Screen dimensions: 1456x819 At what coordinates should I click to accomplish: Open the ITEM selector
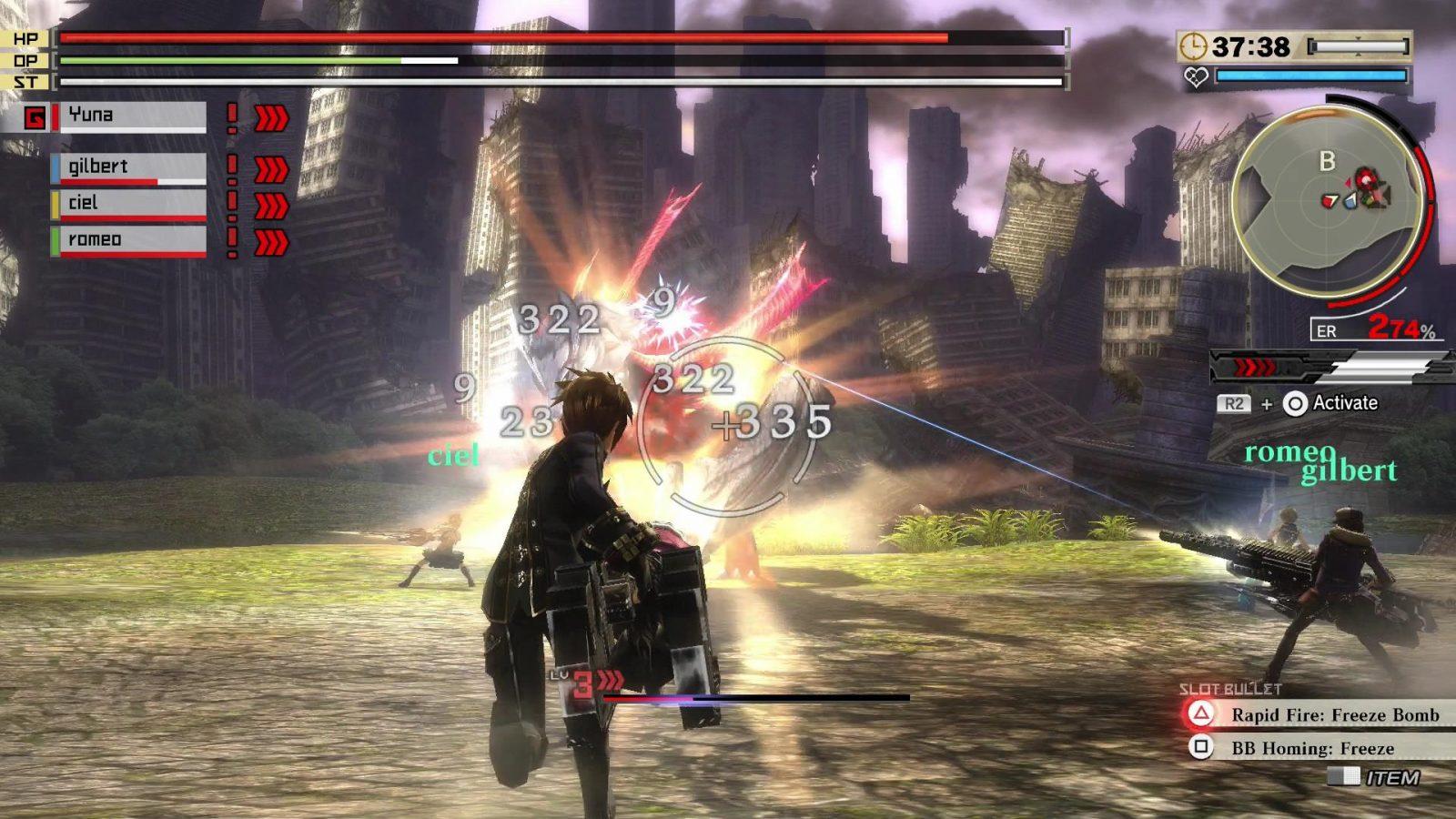click(x=1390, y=777)
